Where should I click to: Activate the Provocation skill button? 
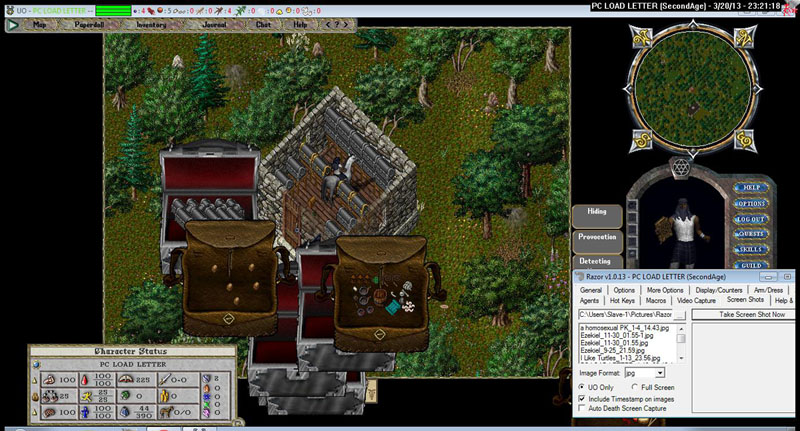click(x=597, y=237)
